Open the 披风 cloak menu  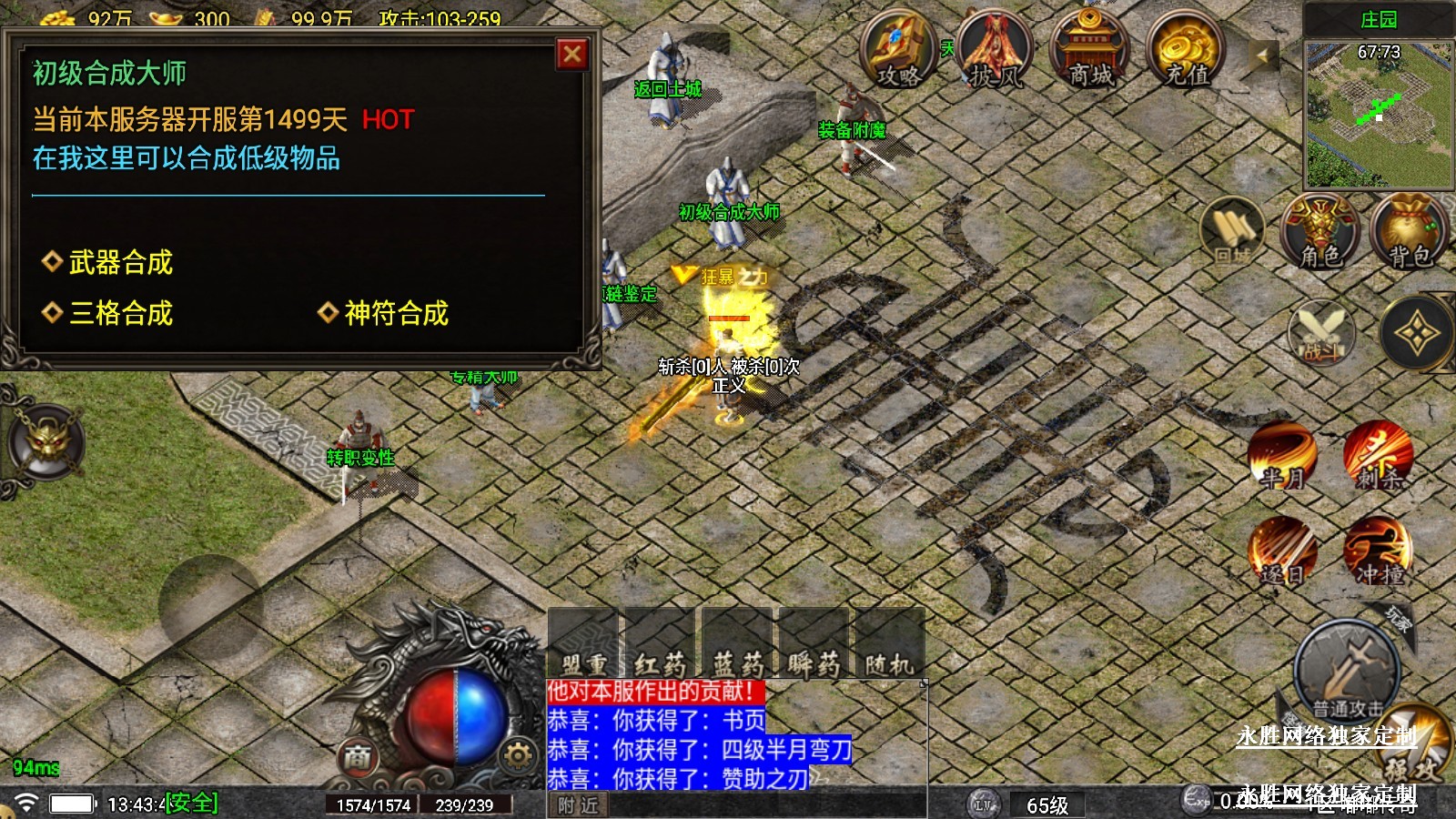pyautogui.click(x=995, y=50)
